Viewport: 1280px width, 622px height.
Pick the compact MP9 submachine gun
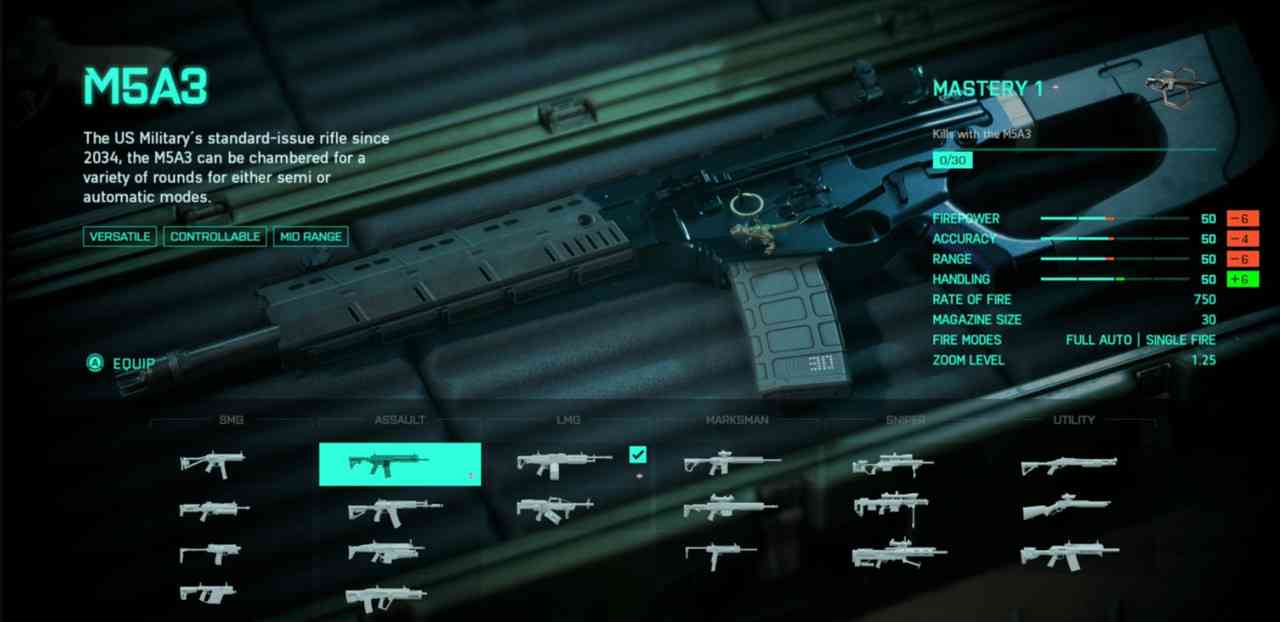209,553
